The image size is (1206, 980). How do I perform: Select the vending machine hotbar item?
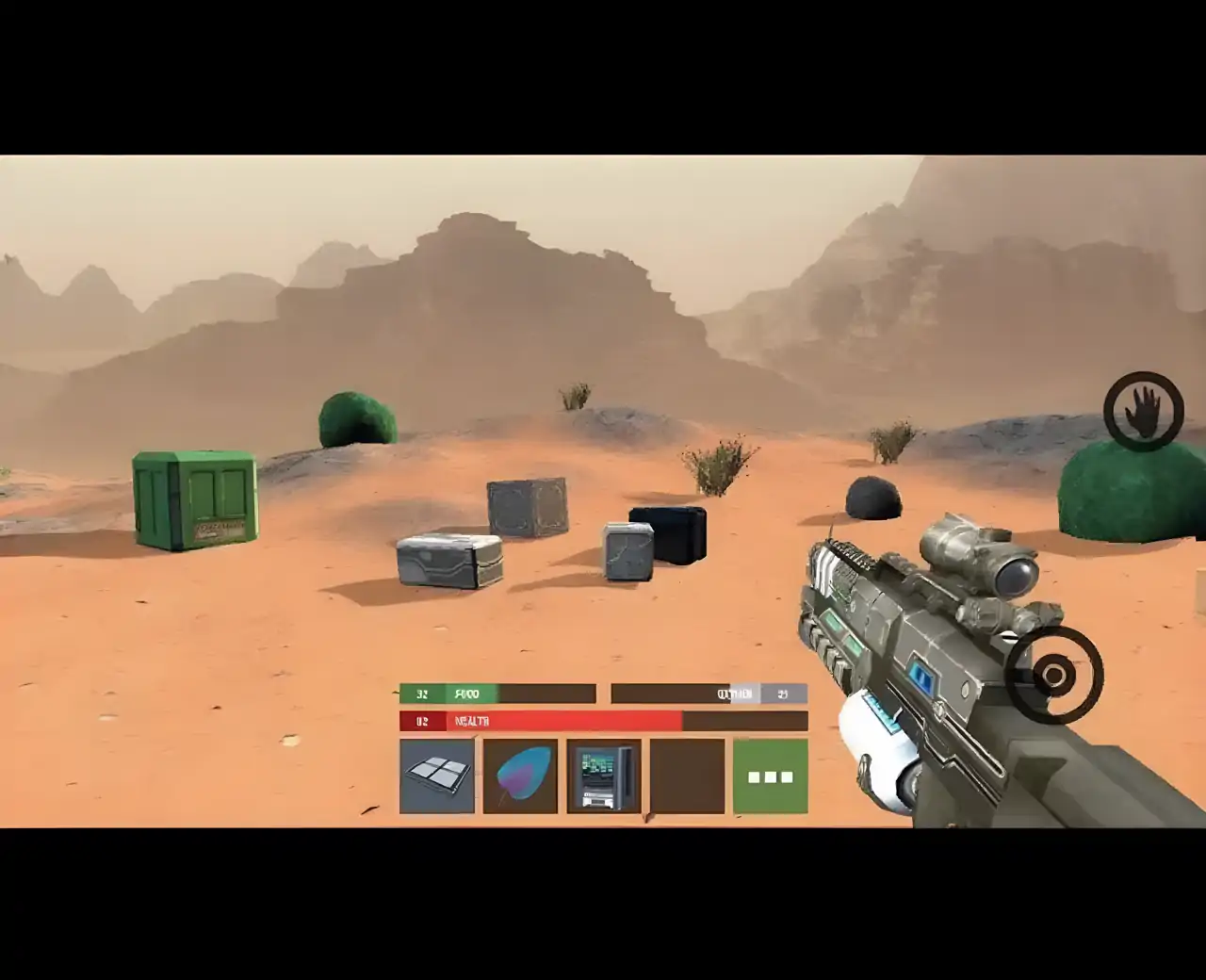click(604, 775)
